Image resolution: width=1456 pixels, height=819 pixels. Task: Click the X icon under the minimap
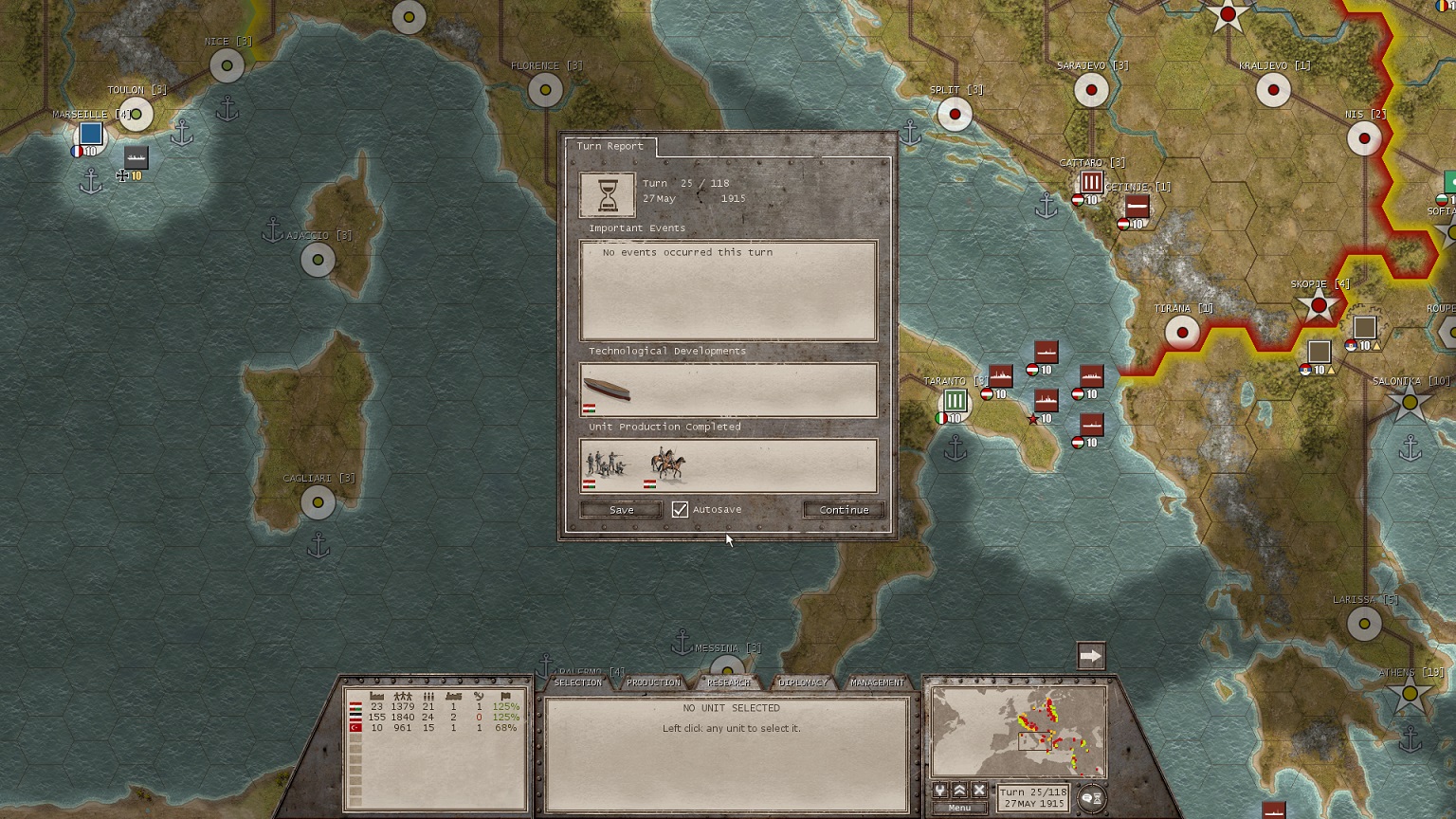click(x=979, y=791)
